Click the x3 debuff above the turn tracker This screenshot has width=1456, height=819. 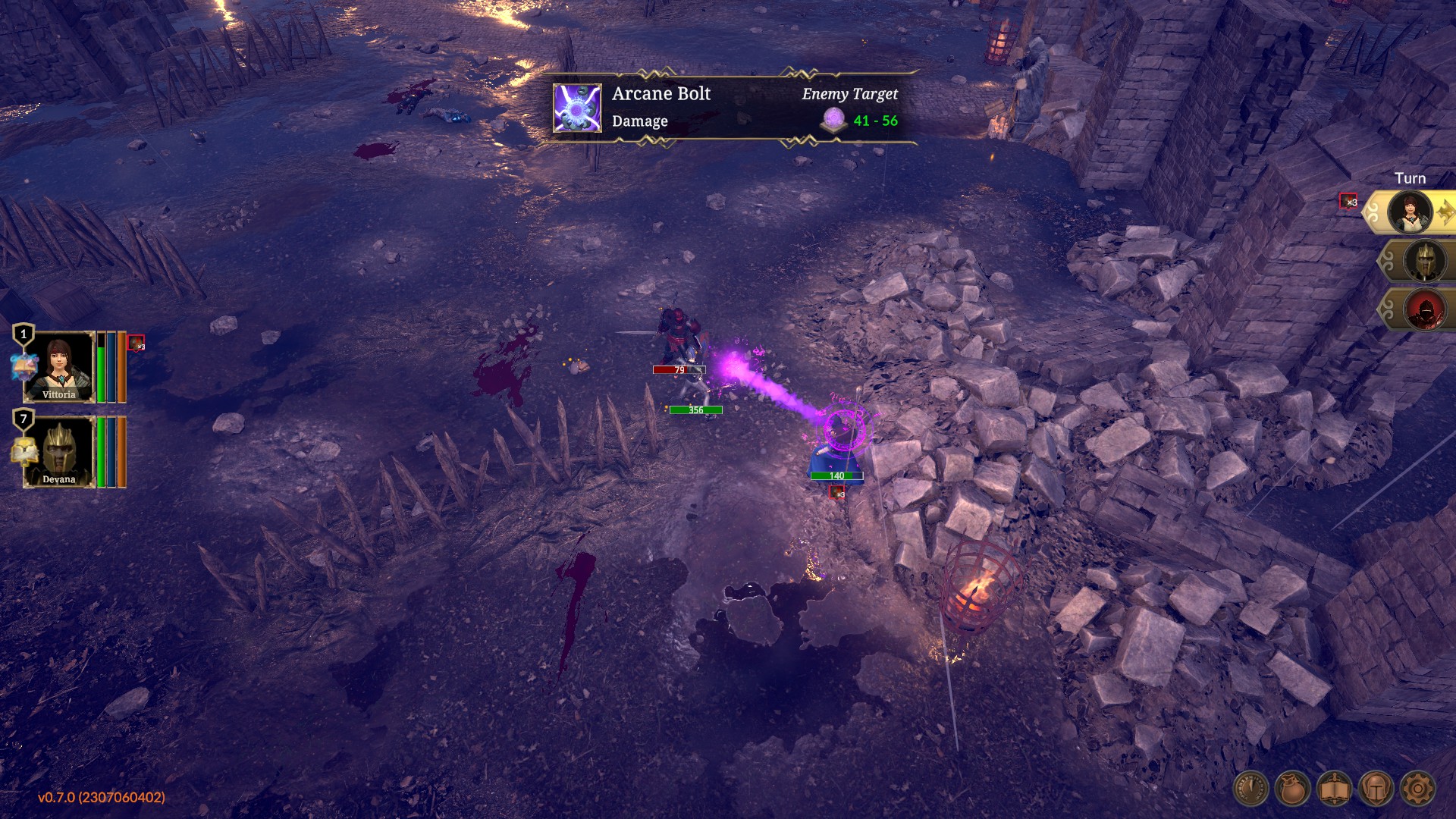(1350, 202)
